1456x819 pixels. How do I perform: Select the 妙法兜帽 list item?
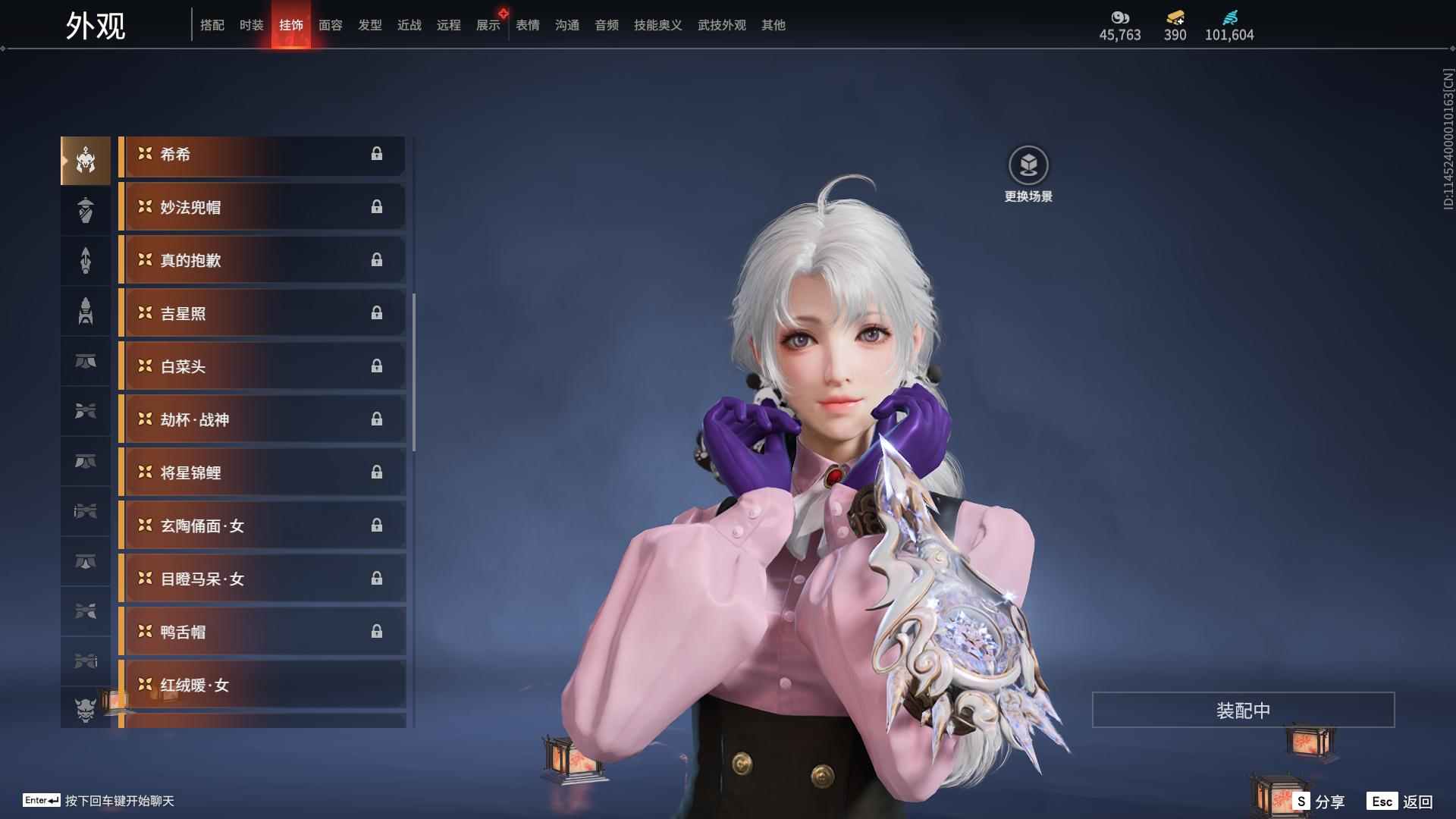click(262, 208)
